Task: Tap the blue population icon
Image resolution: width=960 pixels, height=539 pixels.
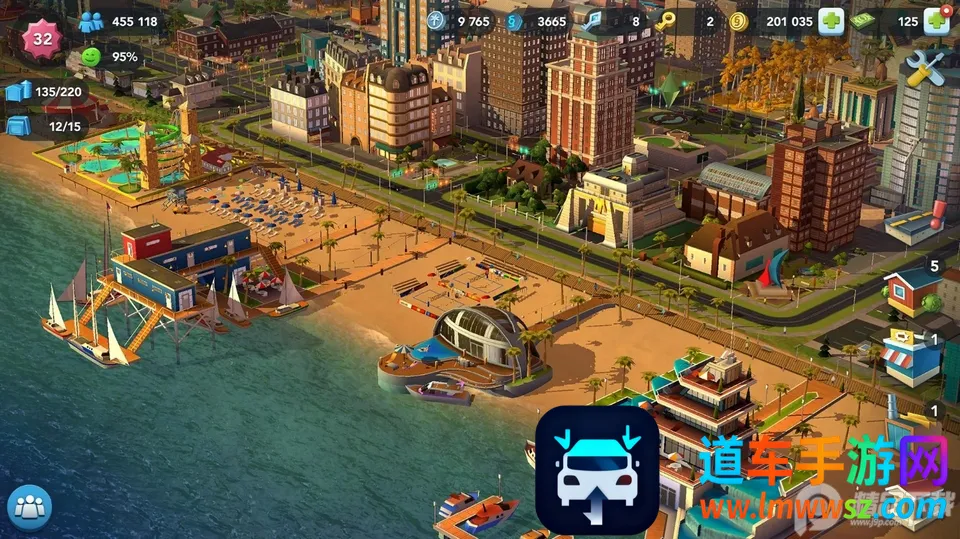Action: [92, 22]
